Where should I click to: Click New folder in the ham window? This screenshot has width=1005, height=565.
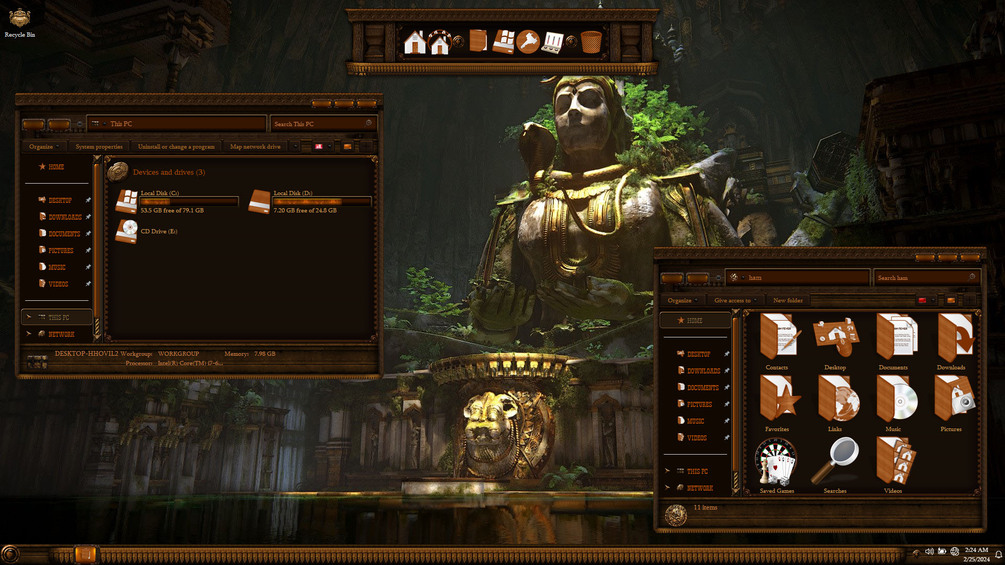[x=788, y=300]
